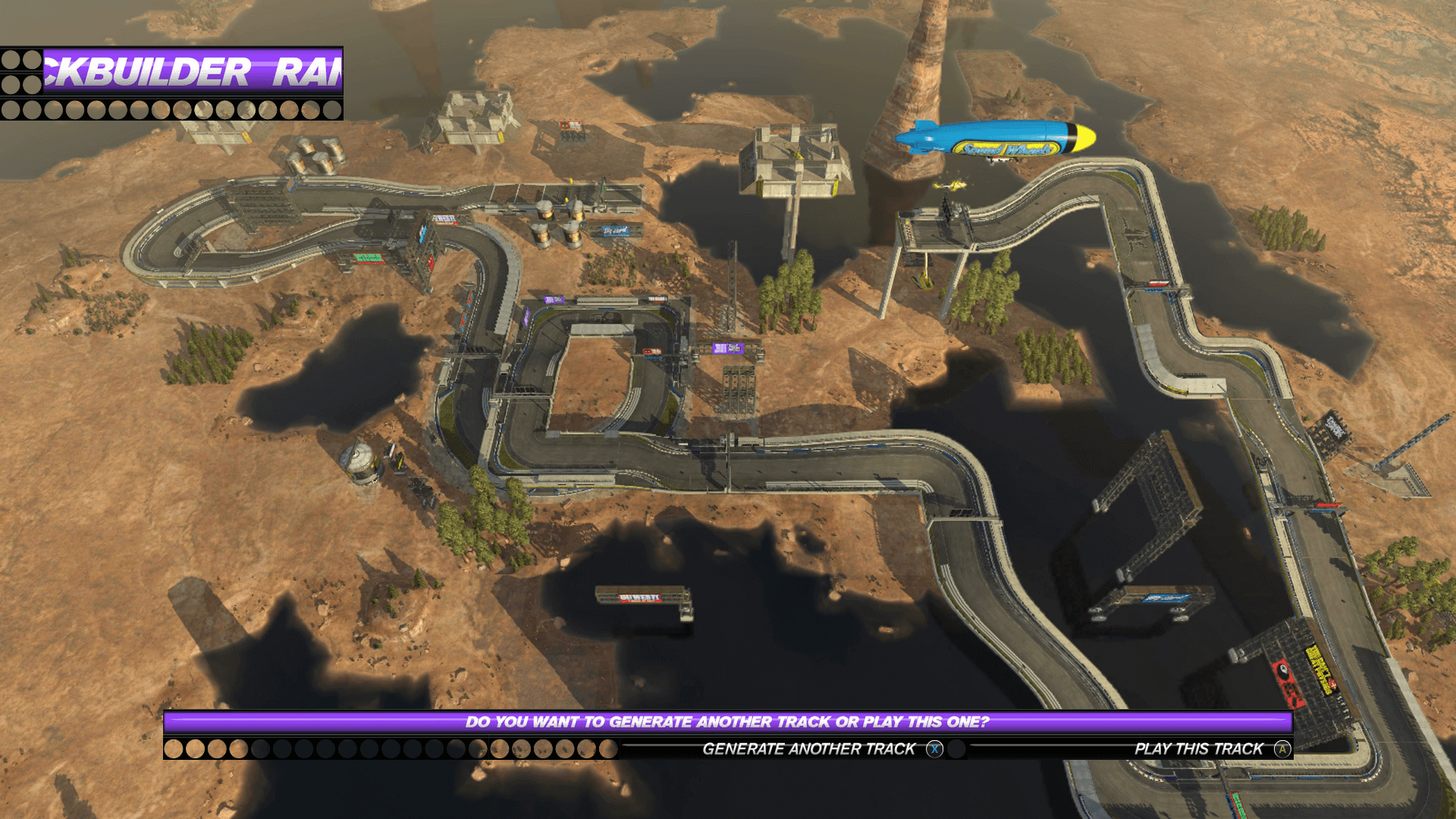Click the PLAY THIS TRACK button

[1198, 748]
